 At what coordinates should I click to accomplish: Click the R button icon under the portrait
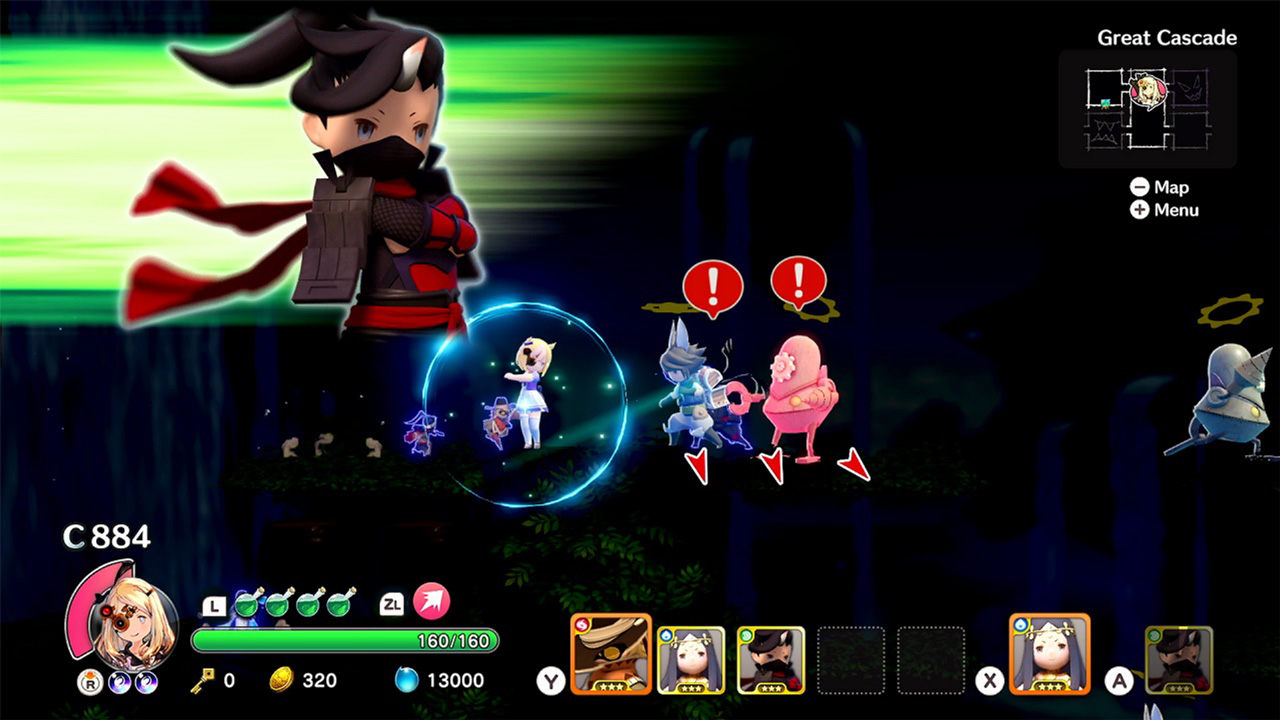coord(89,680)
